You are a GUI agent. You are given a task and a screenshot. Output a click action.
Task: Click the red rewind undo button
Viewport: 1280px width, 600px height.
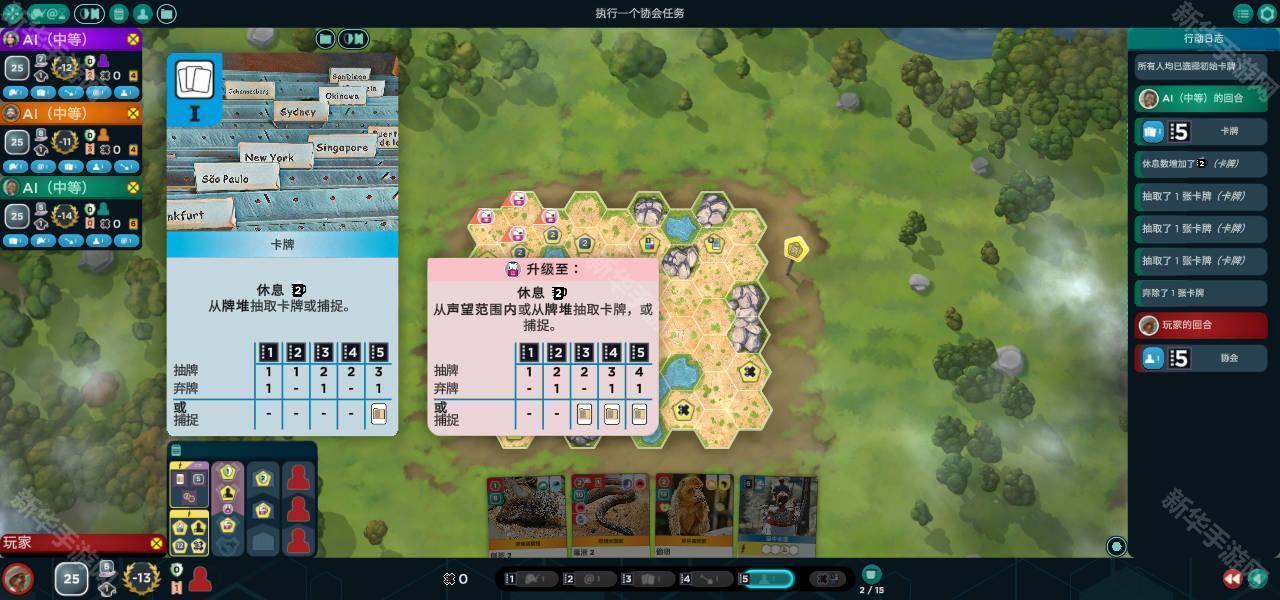click(x=1233, y=578)
